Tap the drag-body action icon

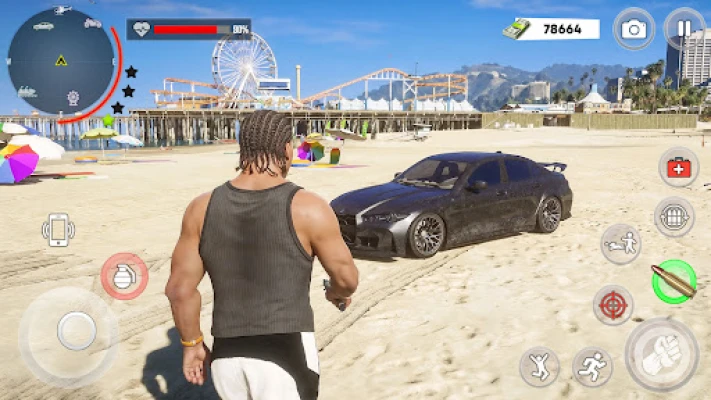(x=620, y=244)
